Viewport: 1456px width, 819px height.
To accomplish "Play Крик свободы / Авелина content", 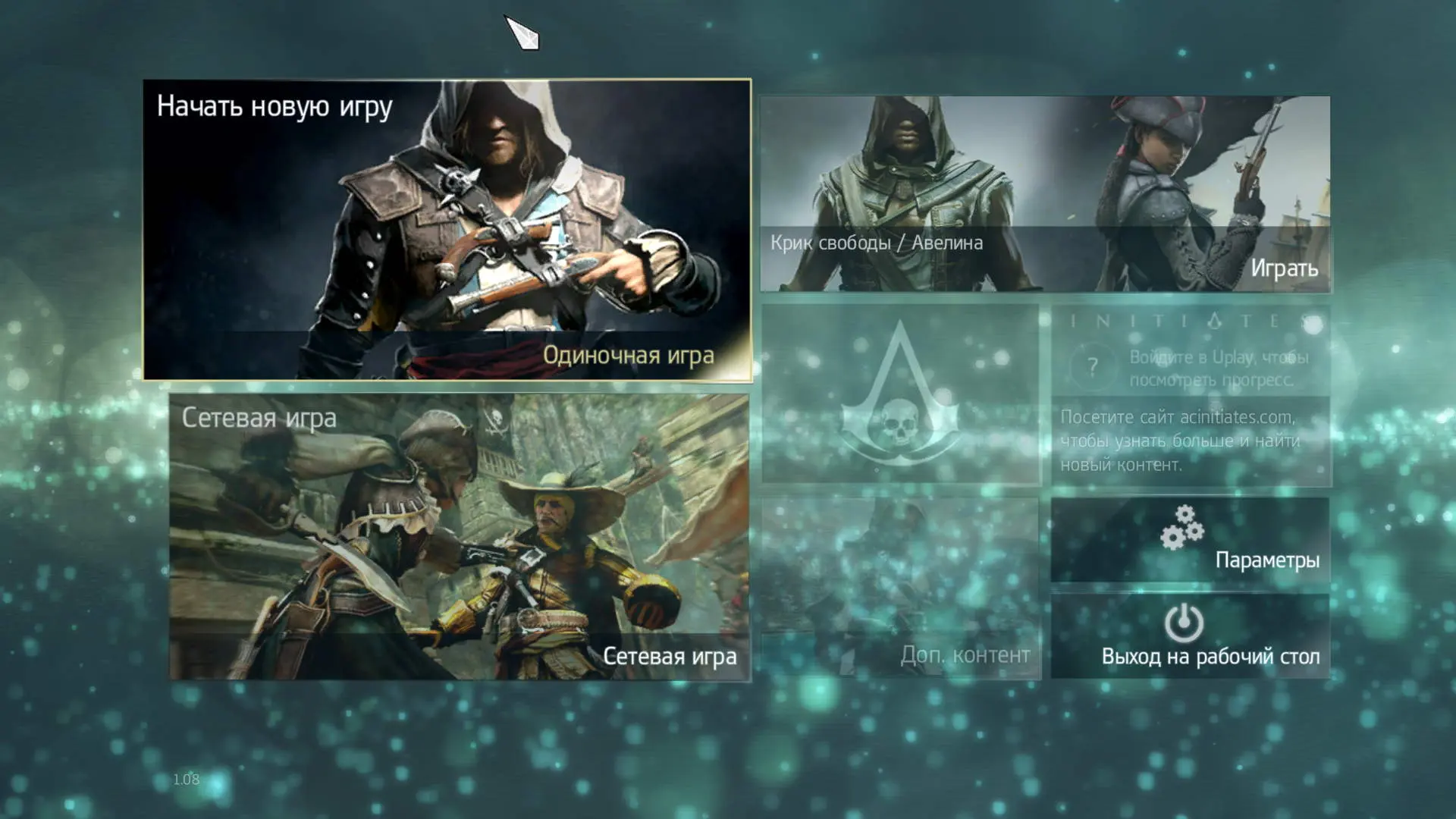I will point(1045,193).
